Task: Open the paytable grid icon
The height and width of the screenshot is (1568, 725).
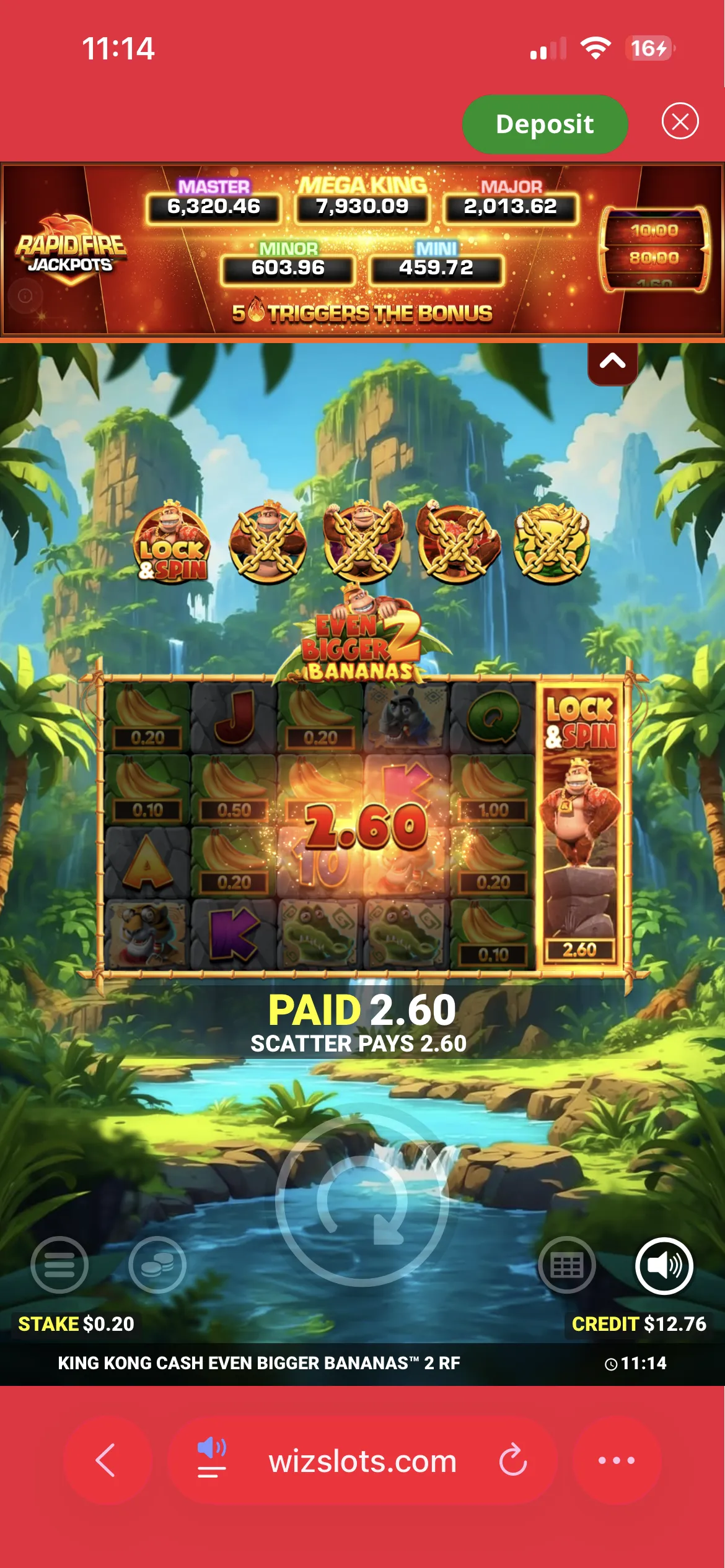Action: click(x=566, y=1265)
